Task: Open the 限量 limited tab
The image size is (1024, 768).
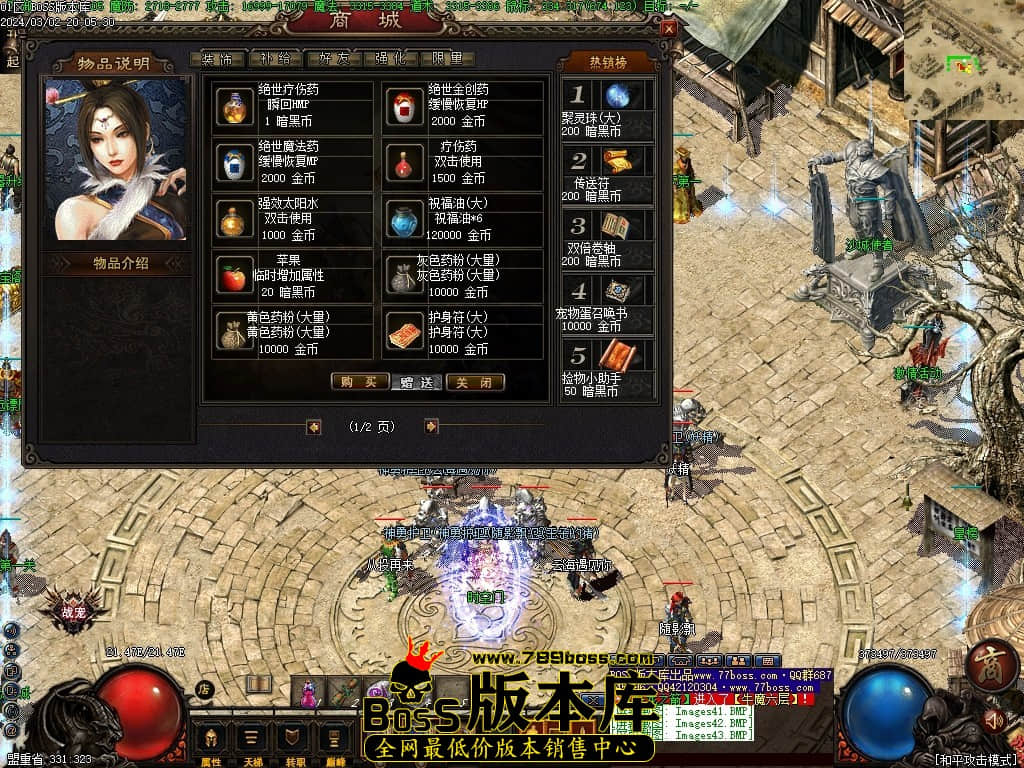Action: click(447, 59)
